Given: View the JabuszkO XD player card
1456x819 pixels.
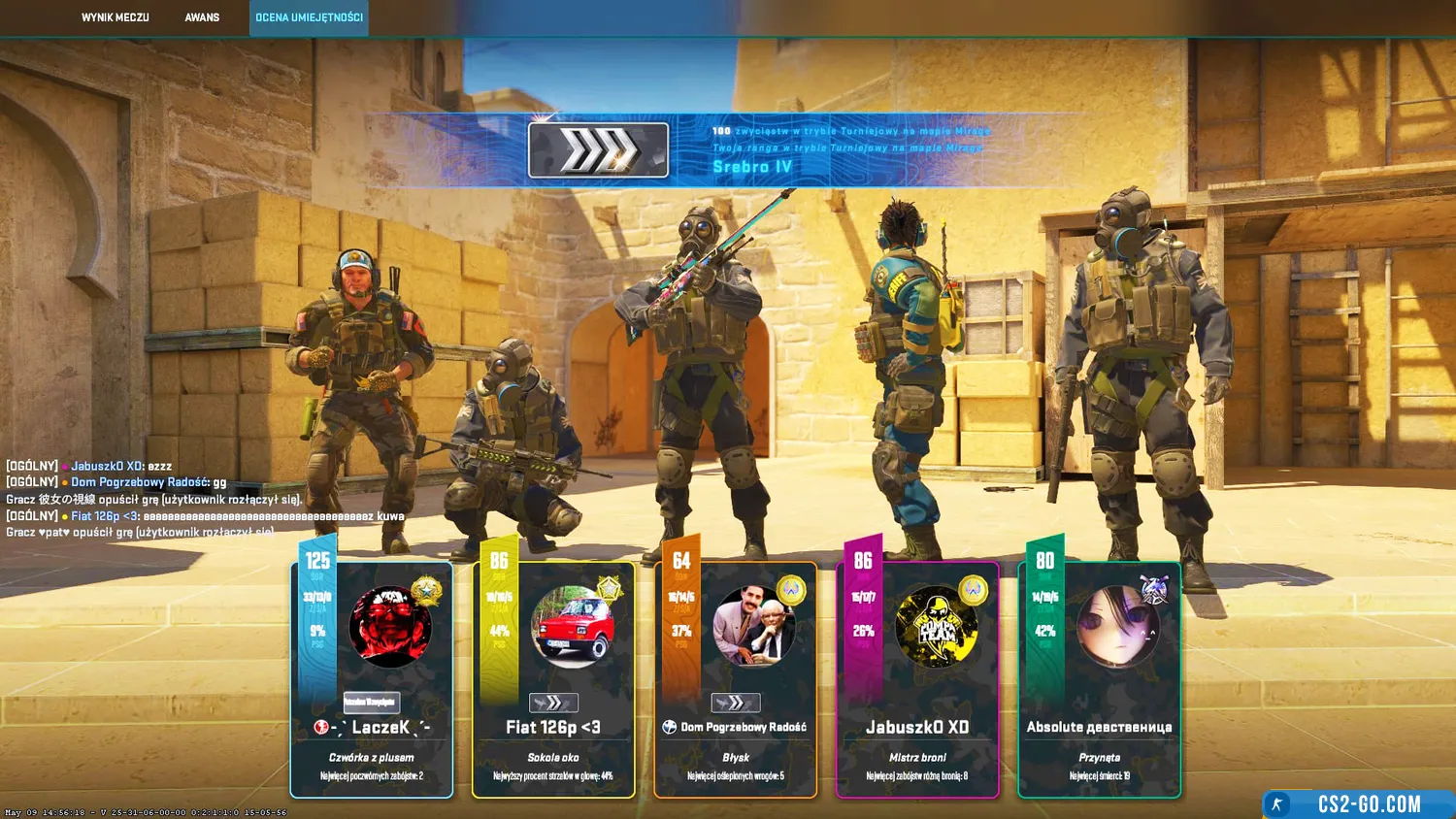Looking at the screenshot, I should (917, 728).
